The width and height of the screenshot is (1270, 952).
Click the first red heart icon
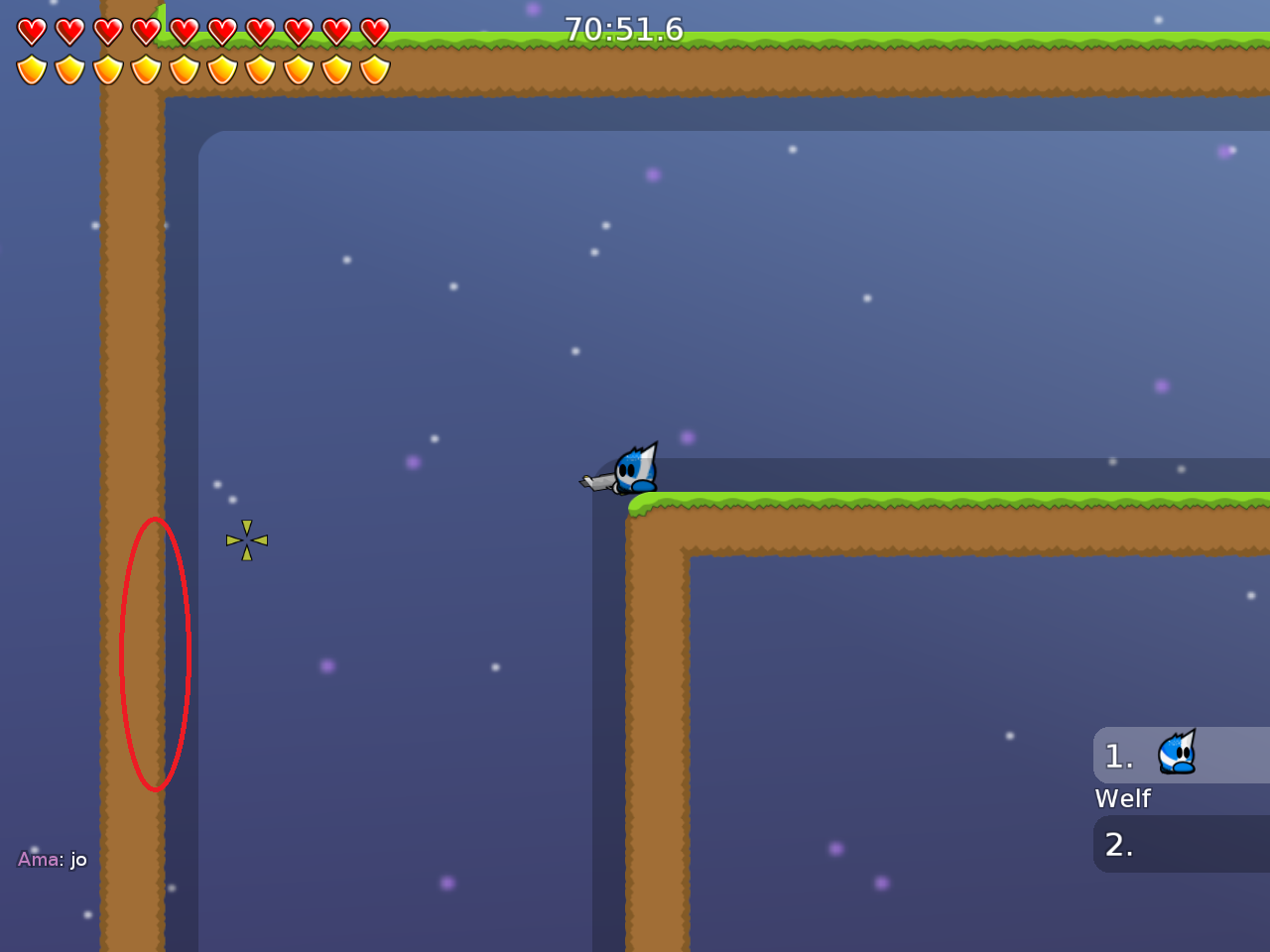click(31, 31)
